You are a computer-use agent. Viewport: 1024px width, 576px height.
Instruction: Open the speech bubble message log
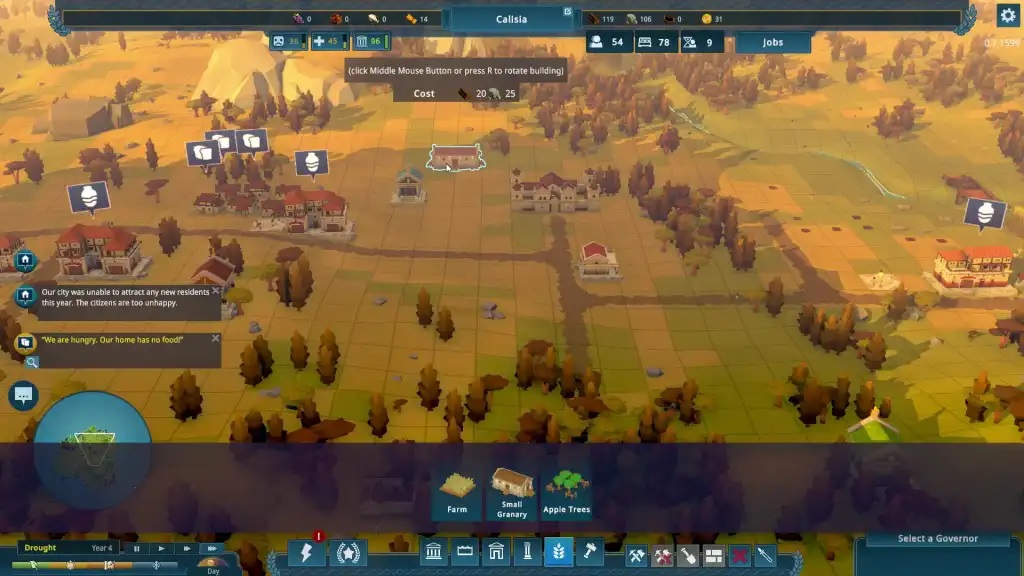[x=23, y=395]
